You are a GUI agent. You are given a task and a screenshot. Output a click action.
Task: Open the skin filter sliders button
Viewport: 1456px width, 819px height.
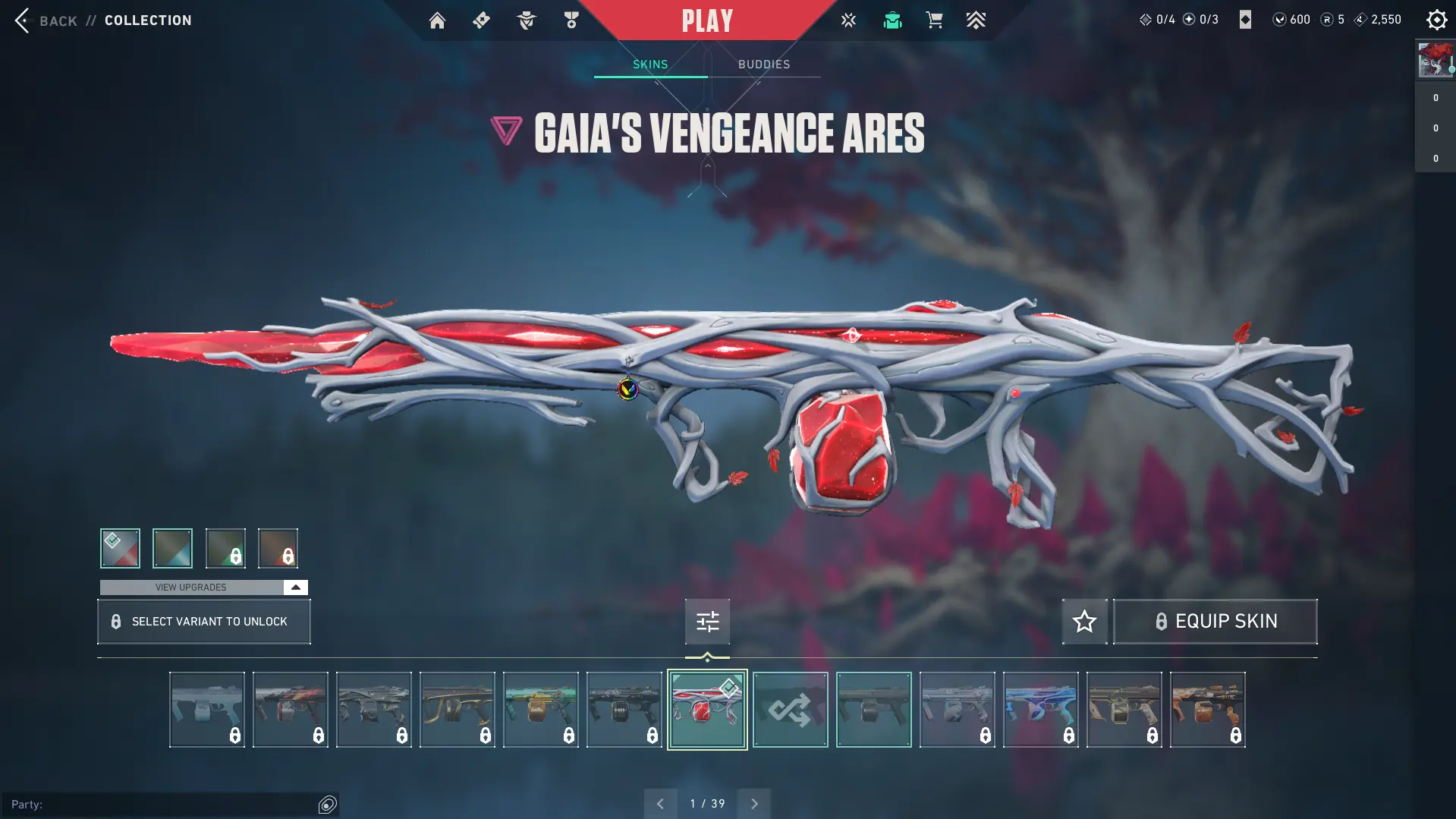coord(707,622)
